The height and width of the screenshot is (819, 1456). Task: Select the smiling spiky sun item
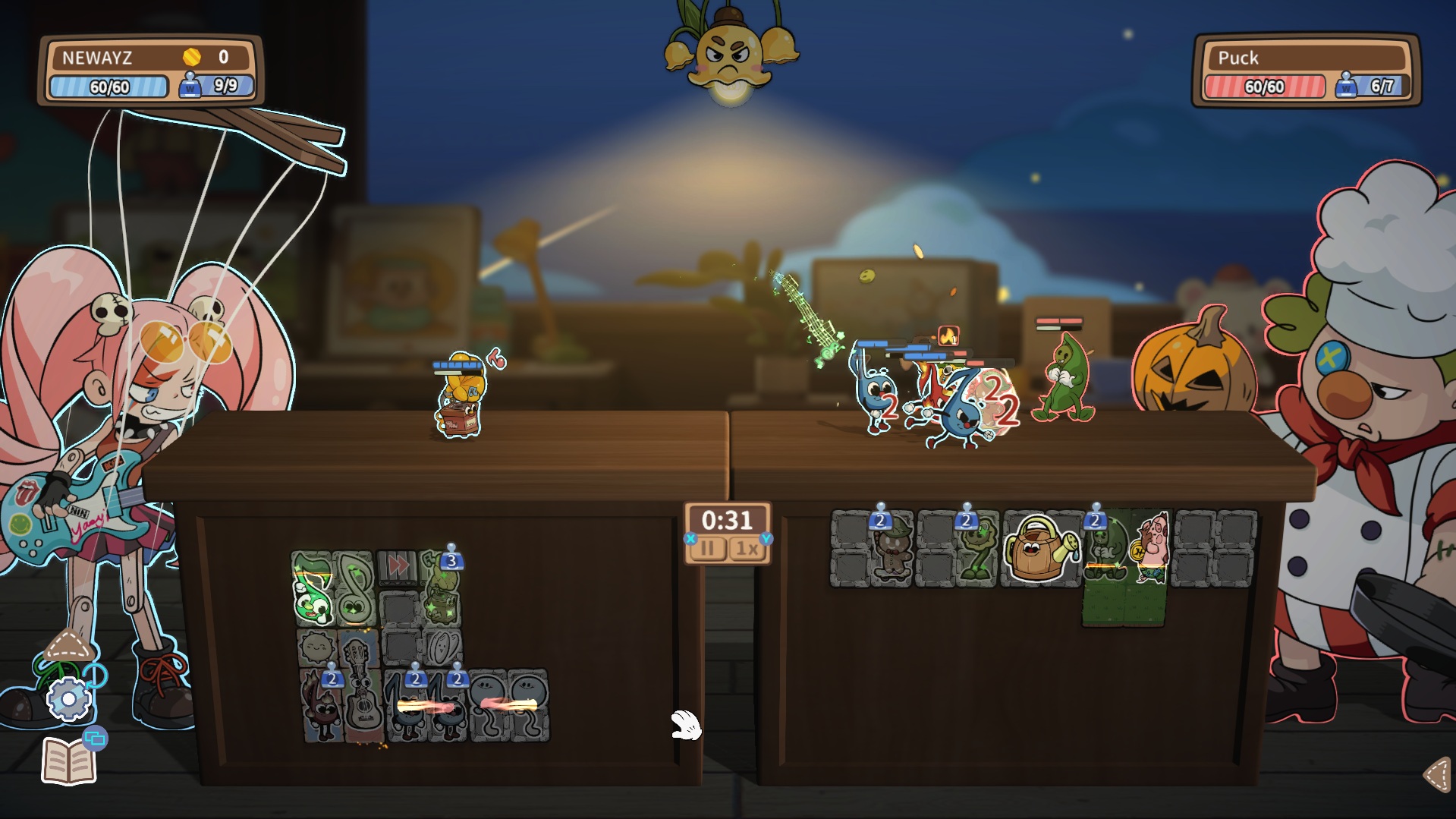click(316, 647)
